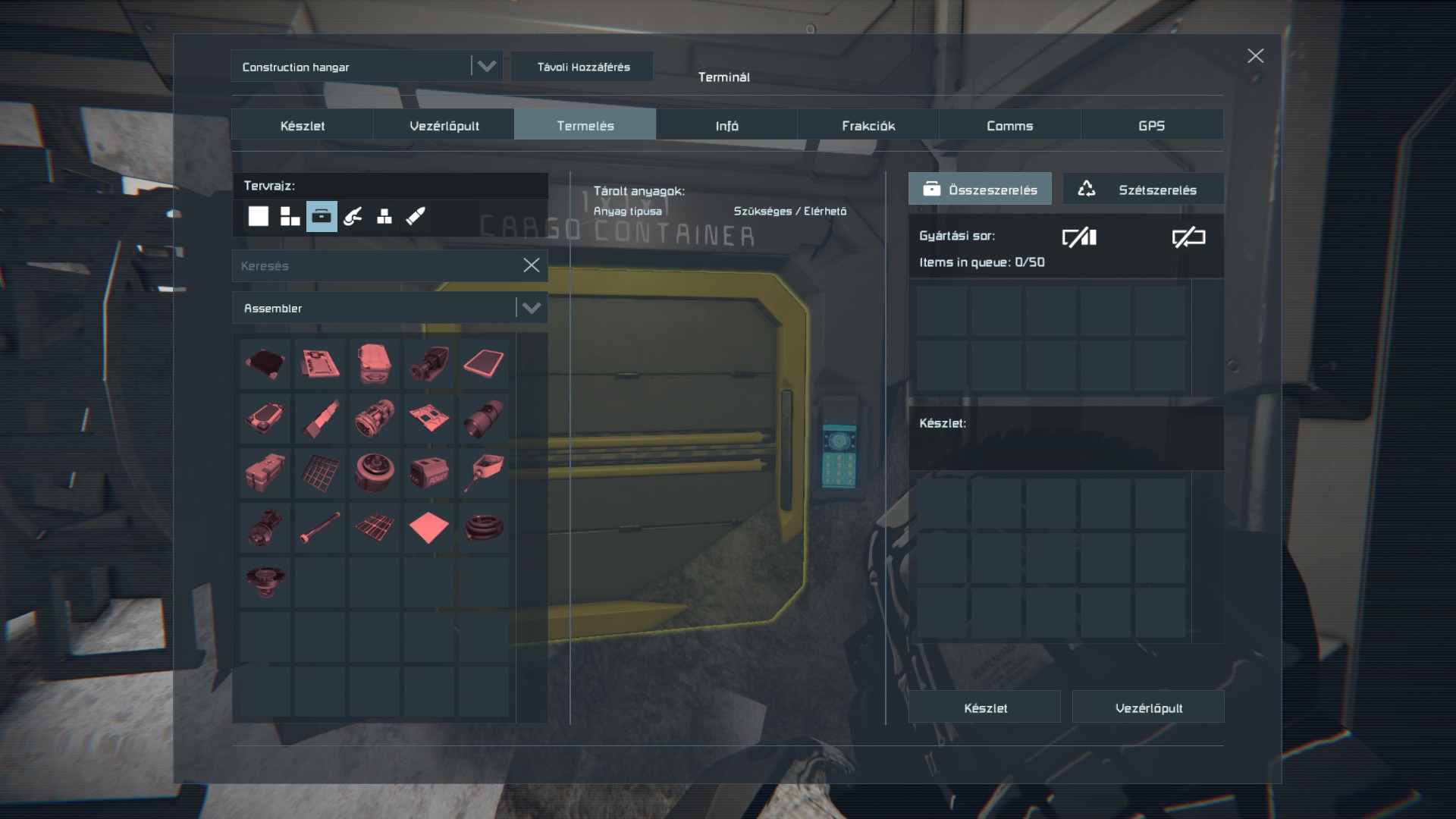Switch to the Készlet tab
Screen dimensions: 1456x819
click(302, 126)
